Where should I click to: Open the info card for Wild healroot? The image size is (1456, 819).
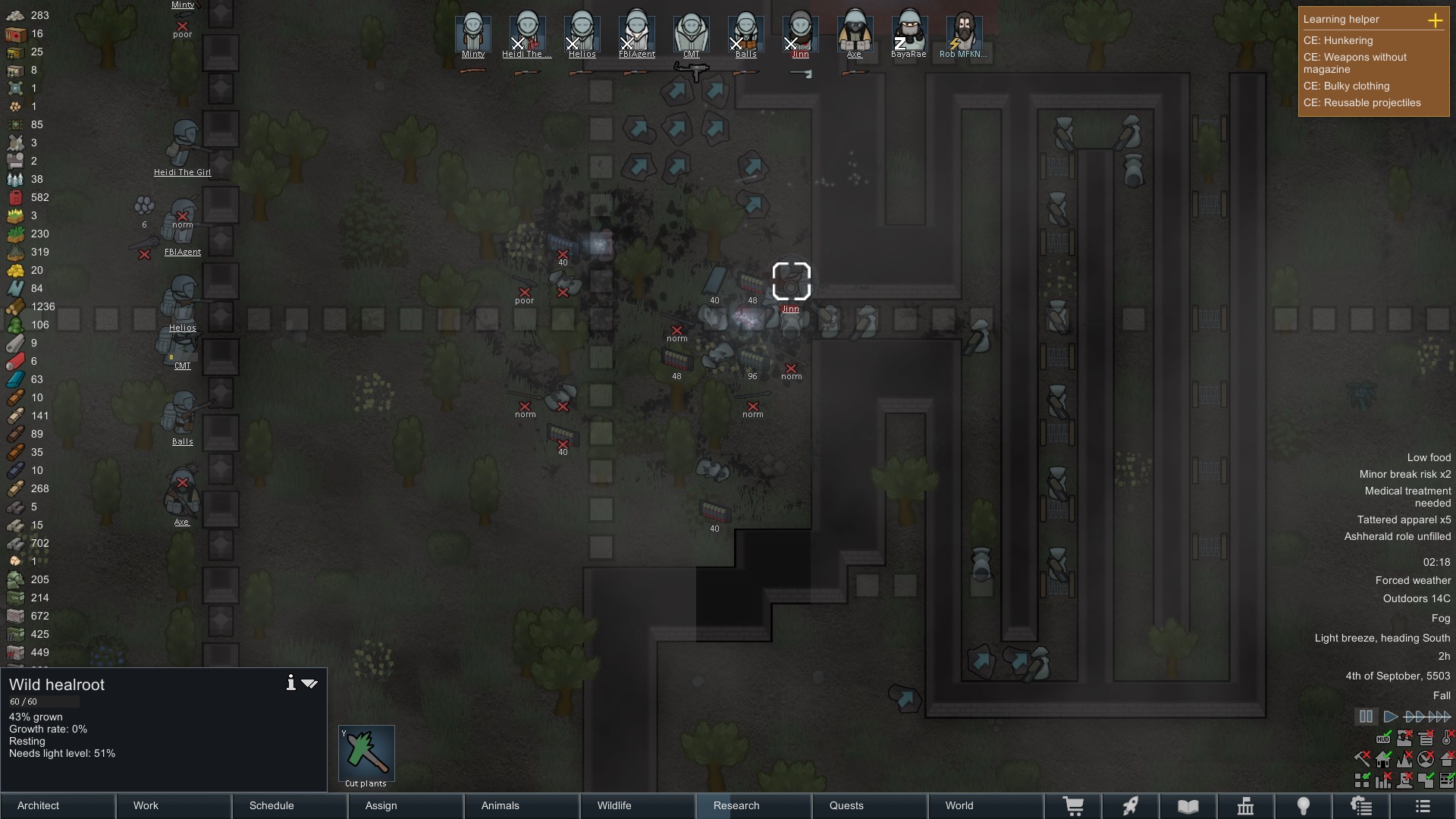click(290, 683)
